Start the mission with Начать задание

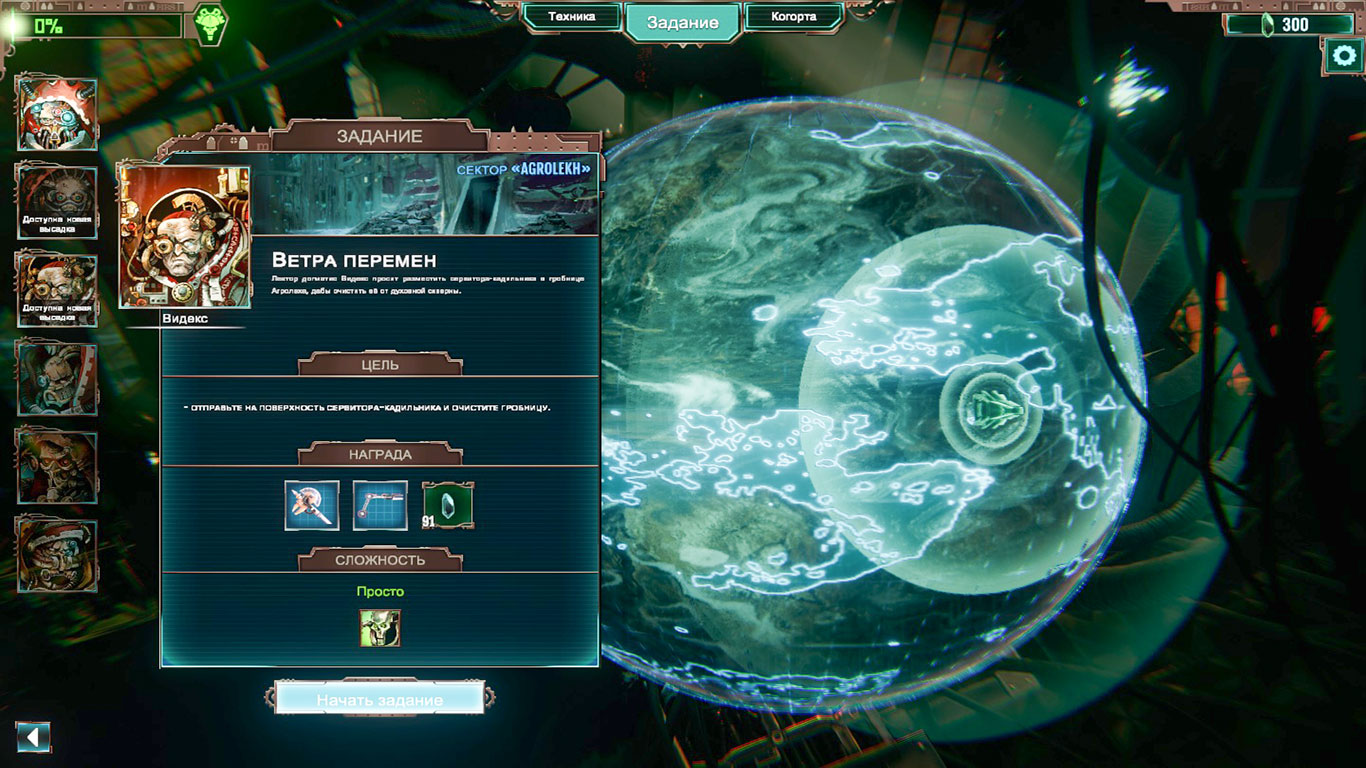tap(379, 699)
